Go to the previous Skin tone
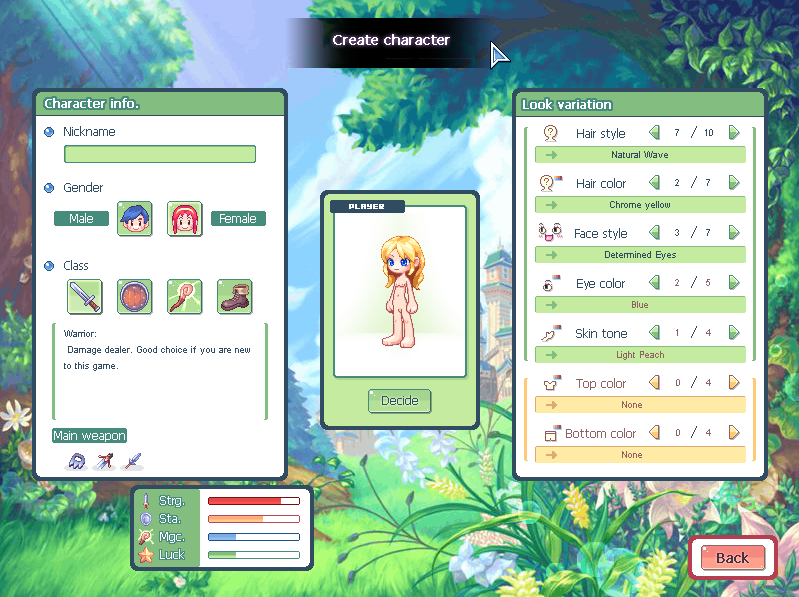Screen dimensions: 799x597 655,333
